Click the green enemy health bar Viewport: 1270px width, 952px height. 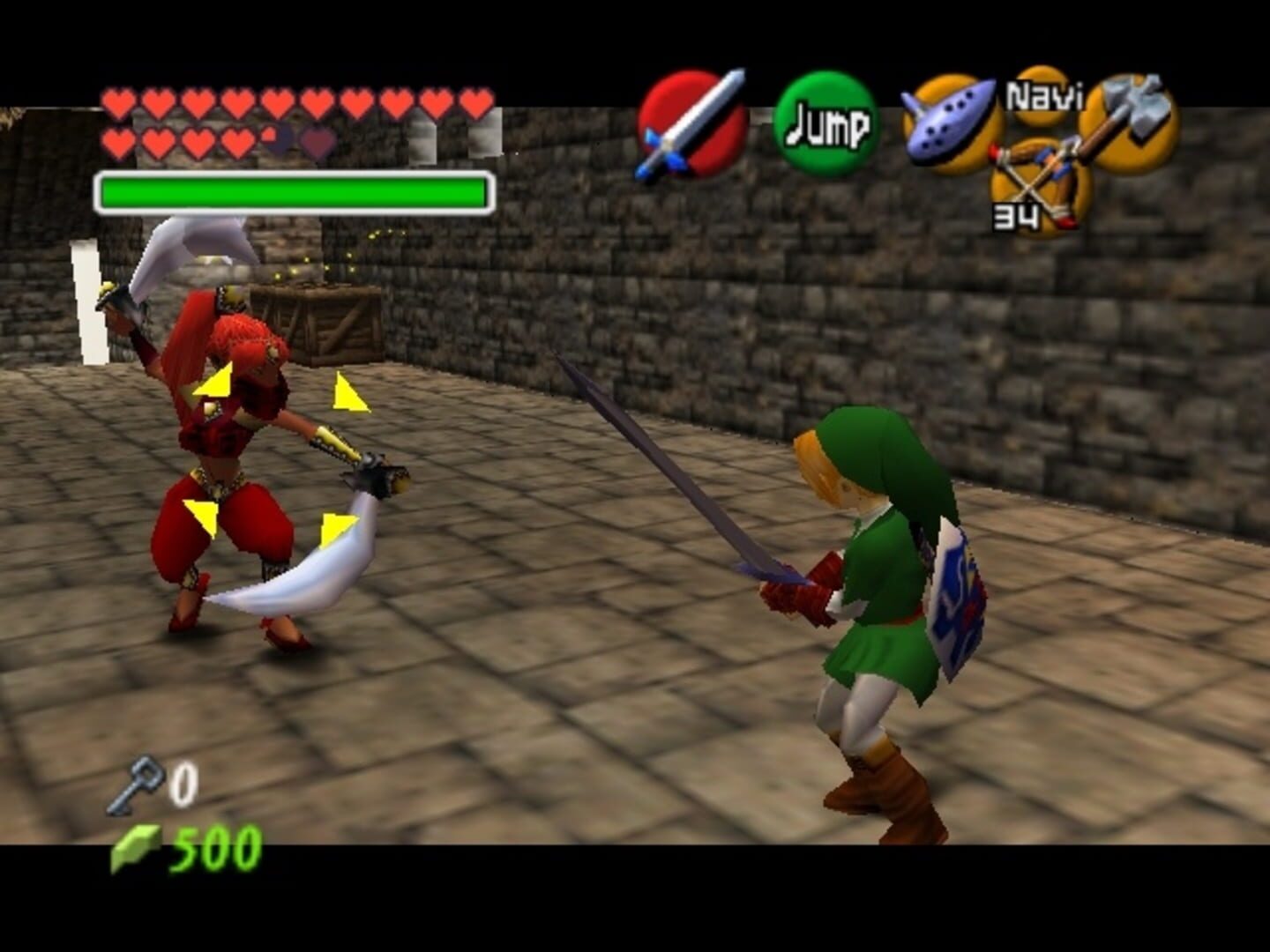pyautogui.click(x=294, y=189)
